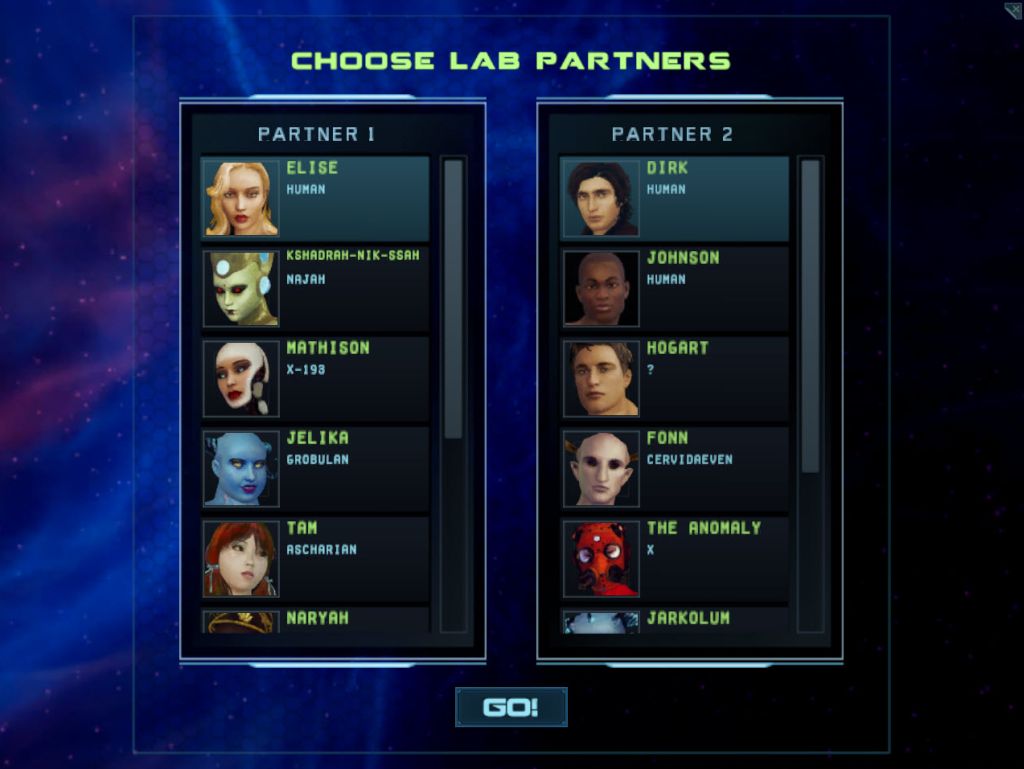
Task: Choose The Anomaly as partner
Action: pyautogui.click(x=675, y=558)
